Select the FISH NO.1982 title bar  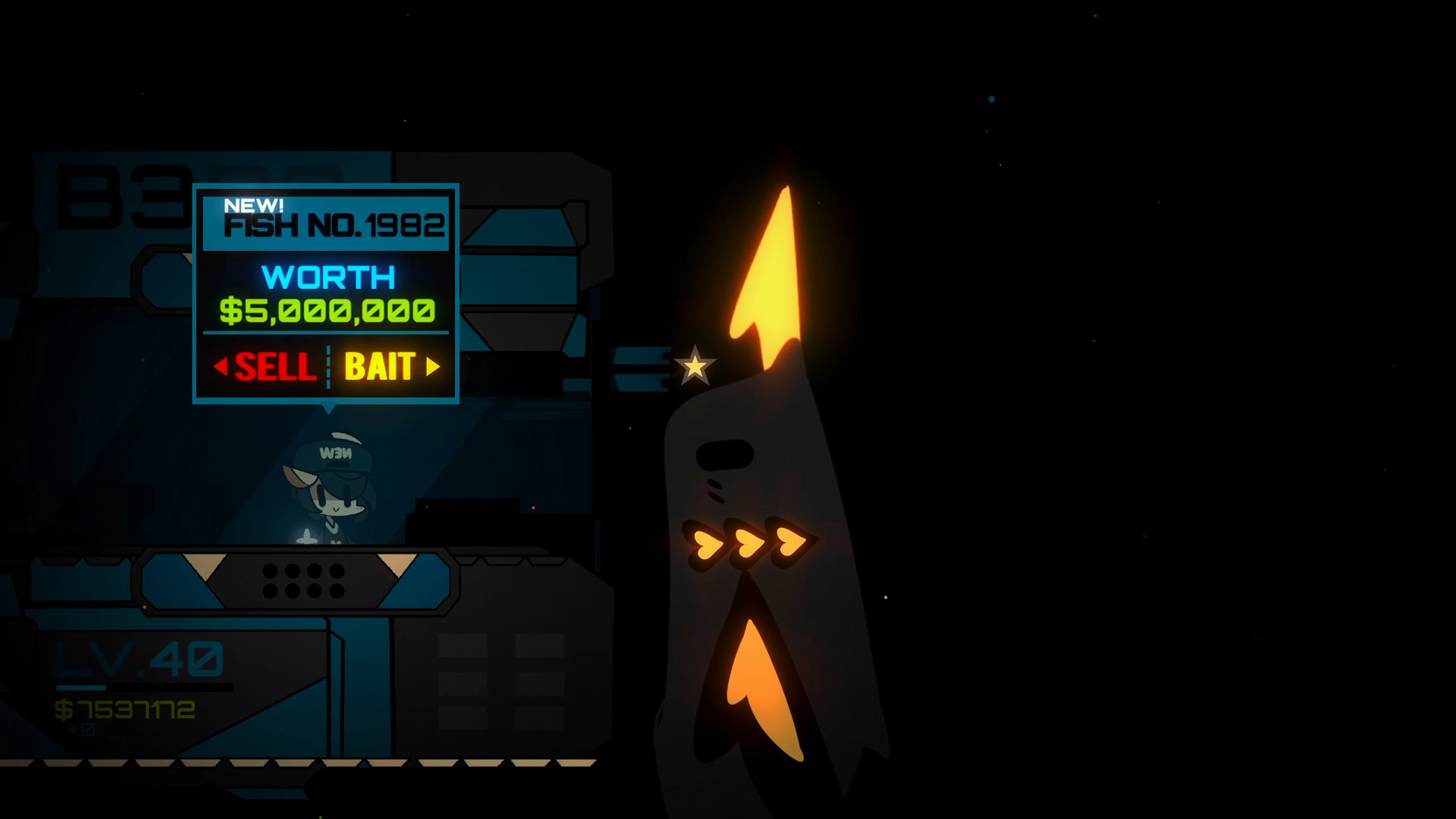[334, 225]
